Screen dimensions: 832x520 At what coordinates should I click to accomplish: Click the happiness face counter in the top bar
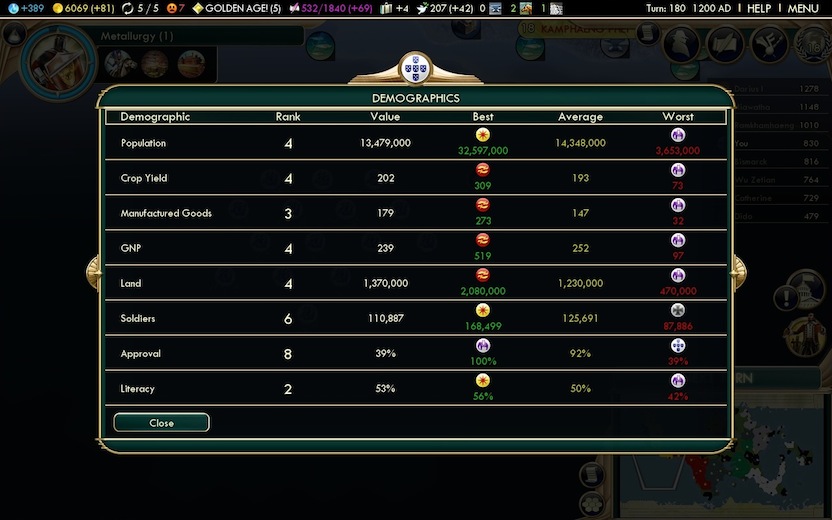pos(176,8)
